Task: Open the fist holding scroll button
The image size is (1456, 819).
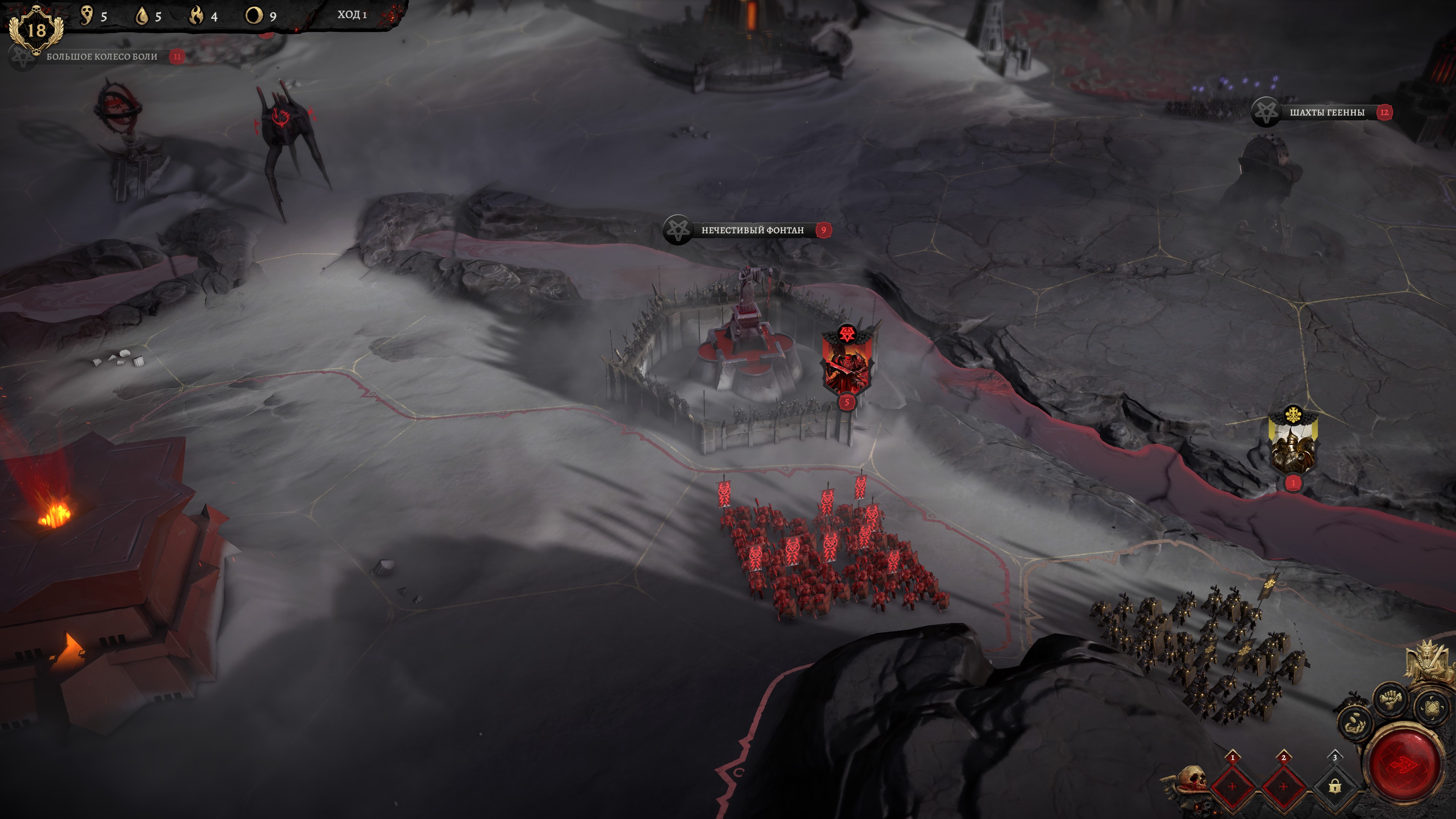Action: coord(1391,700)
